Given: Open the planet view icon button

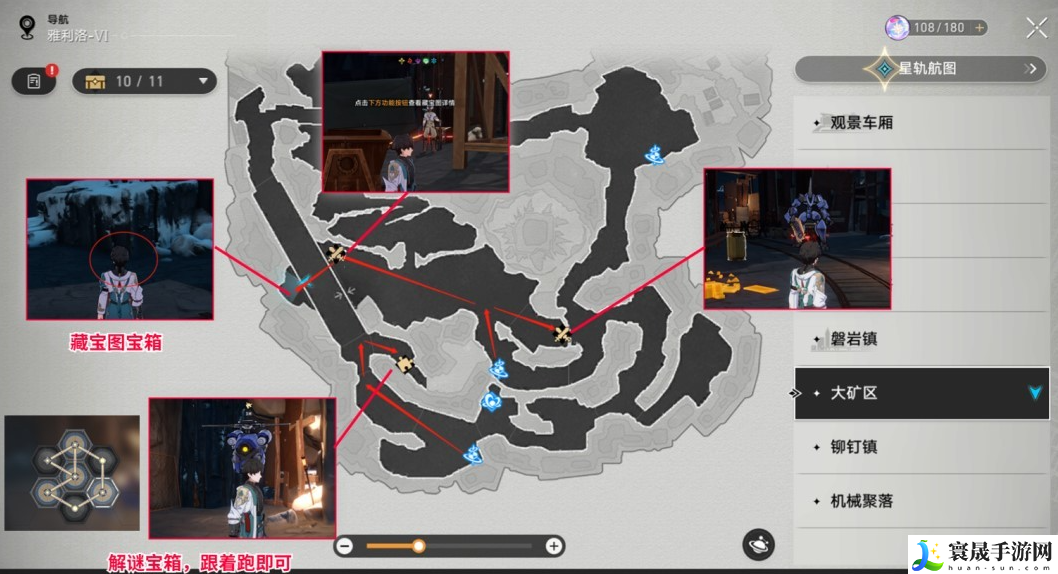Looking at the screenshot, I should (x=758, y=545).
